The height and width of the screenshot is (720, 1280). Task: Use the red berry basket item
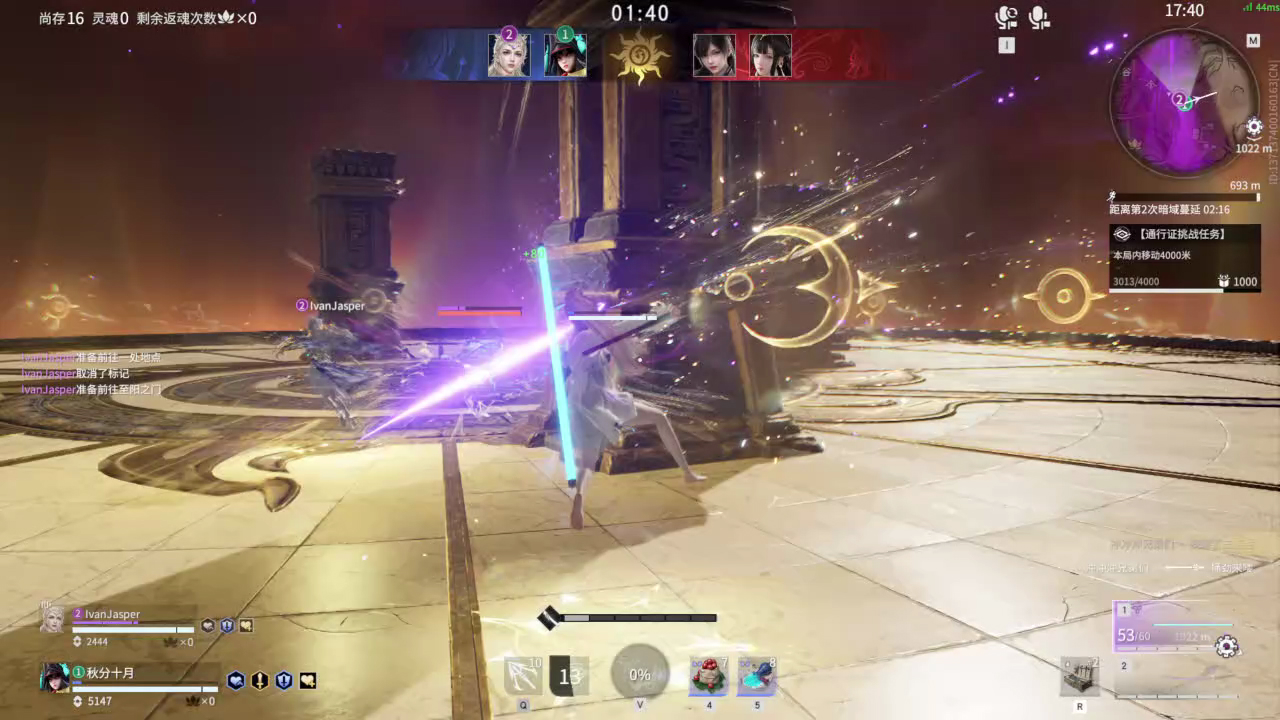click(x=709, y=677)
